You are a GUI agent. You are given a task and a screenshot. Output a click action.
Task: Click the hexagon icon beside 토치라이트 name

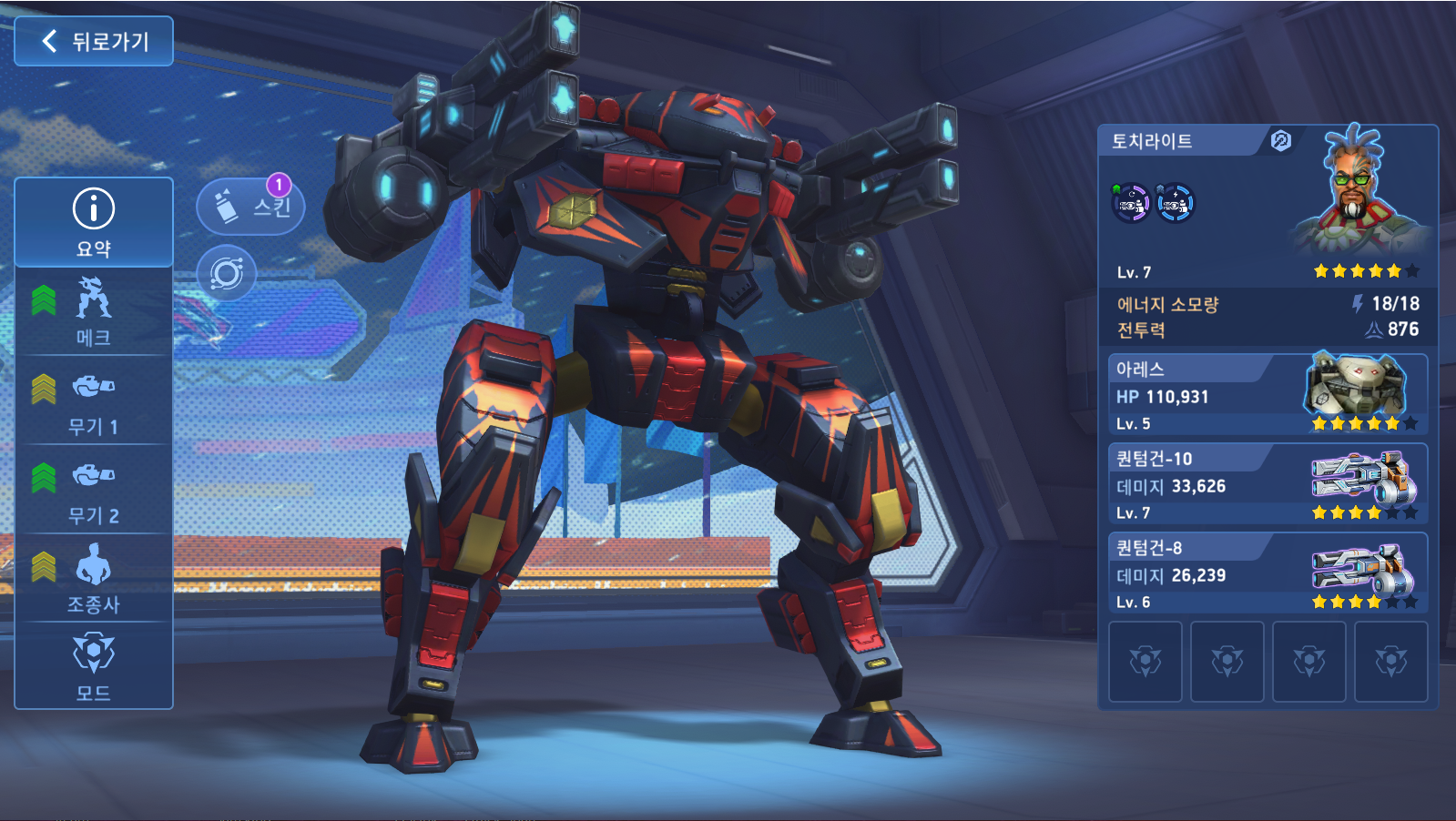click(1281, 141)
